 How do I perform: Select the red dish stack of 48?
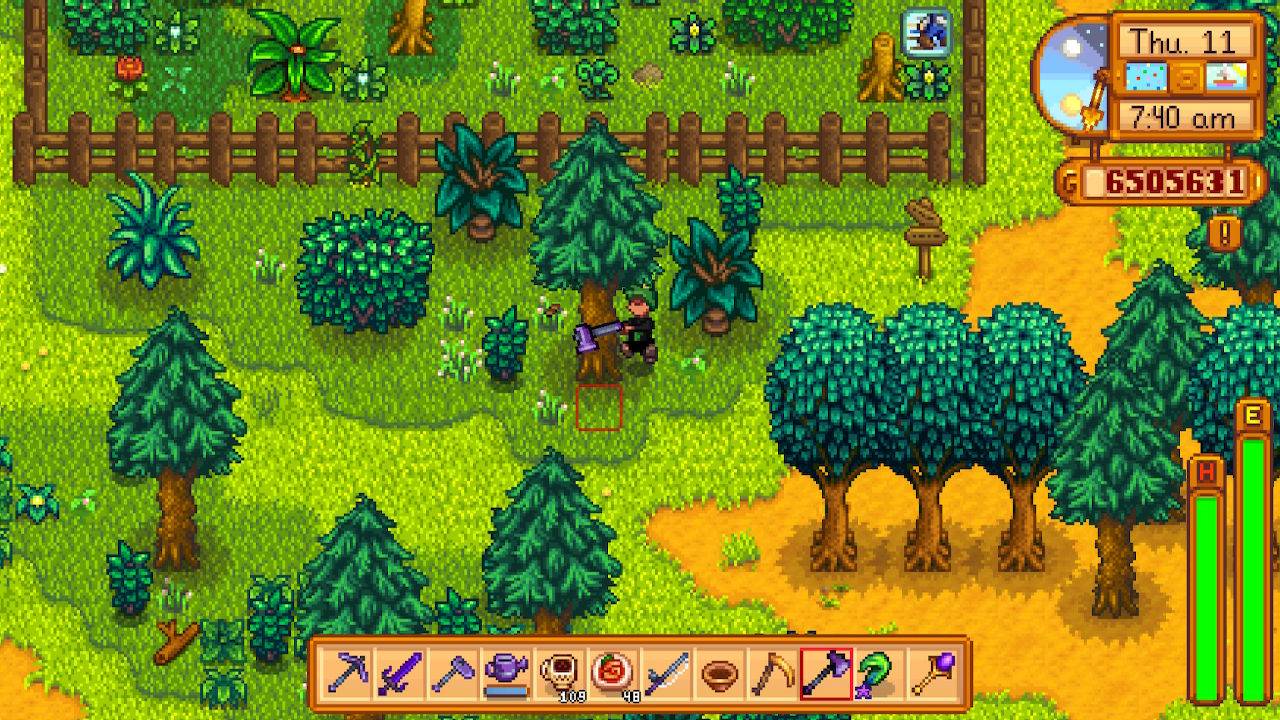[612, 674]
